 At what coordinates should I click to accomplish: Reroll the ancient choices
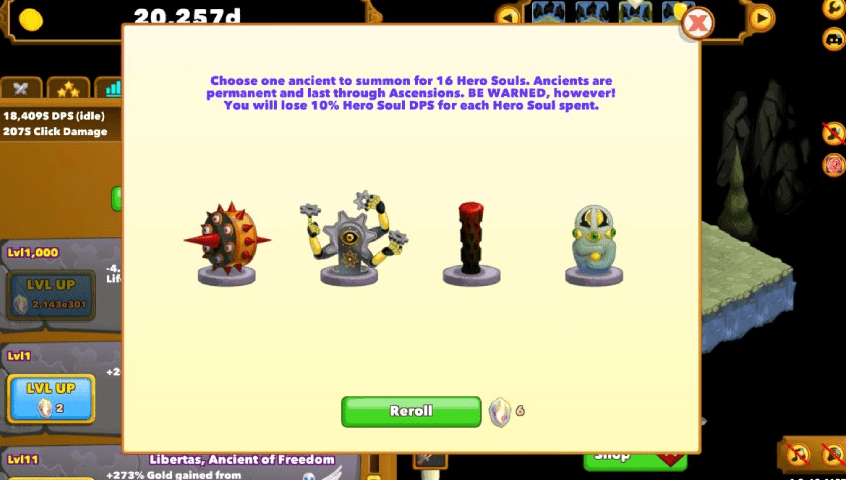click(411, 411)
